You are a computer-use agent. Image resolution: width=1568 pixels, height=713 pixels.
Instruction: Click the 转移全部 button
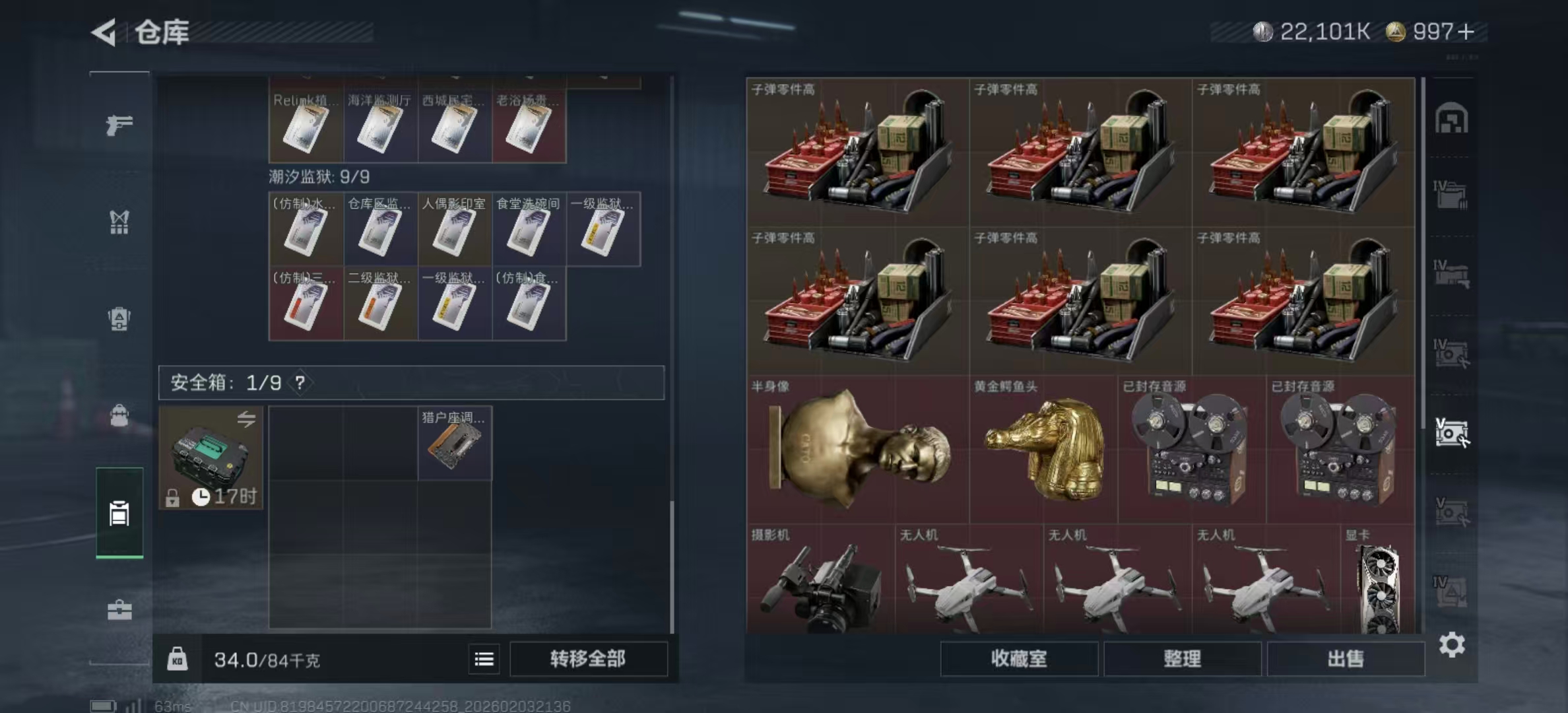(588, 659)
